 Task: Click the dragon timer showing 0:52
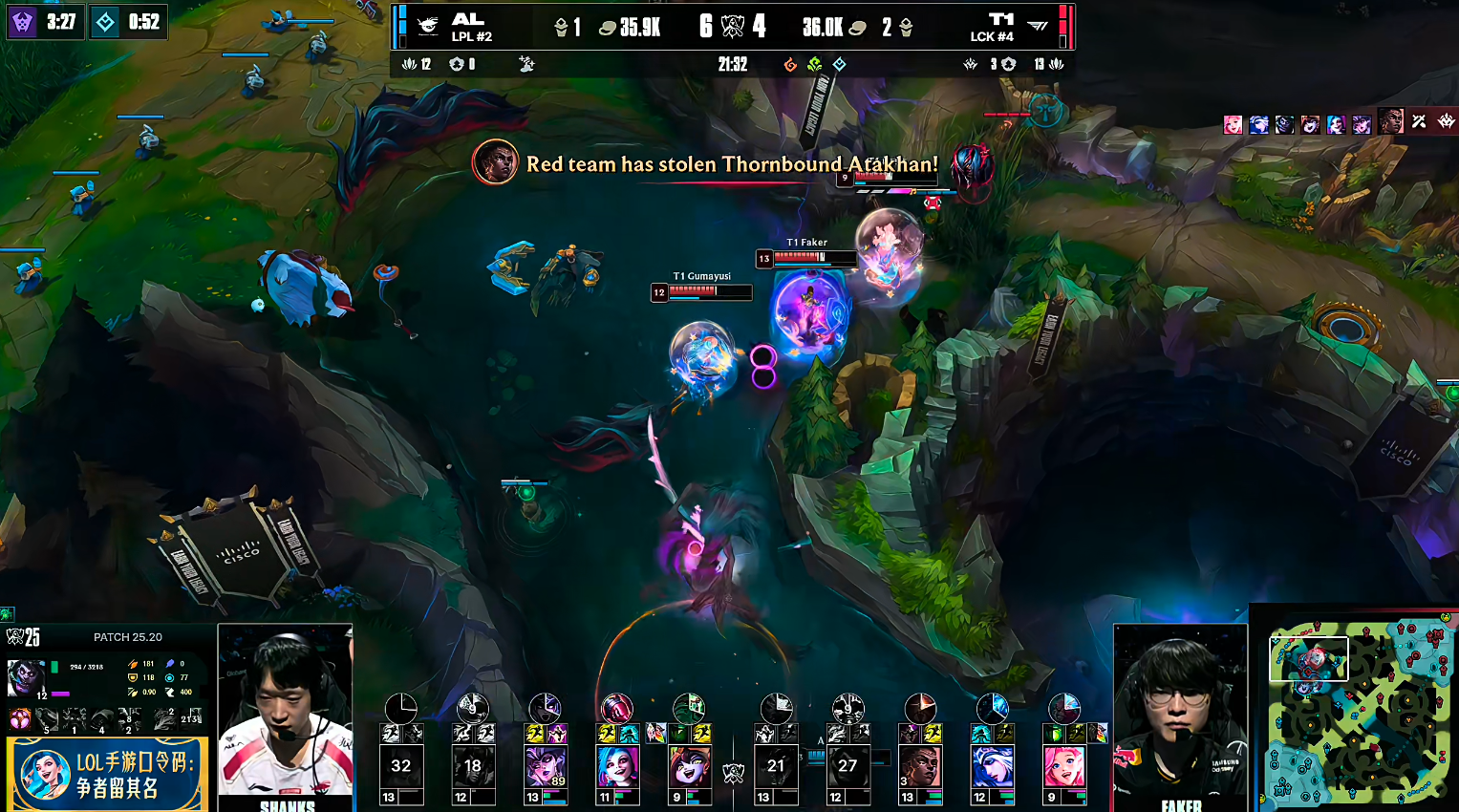[x=129, y=22]
